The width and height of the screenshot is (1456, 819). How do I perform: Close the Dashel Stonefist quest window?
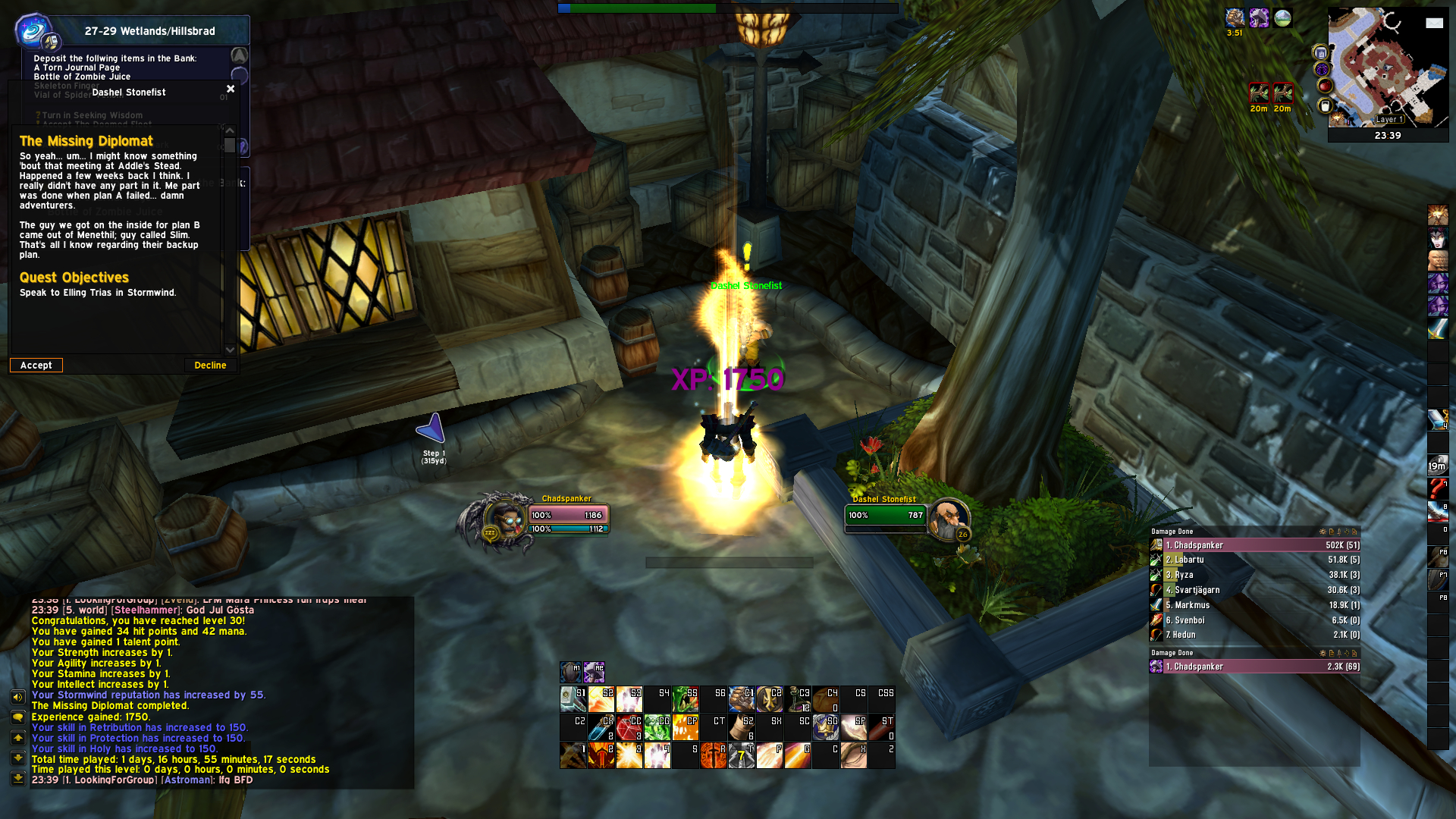coord(231,89)
